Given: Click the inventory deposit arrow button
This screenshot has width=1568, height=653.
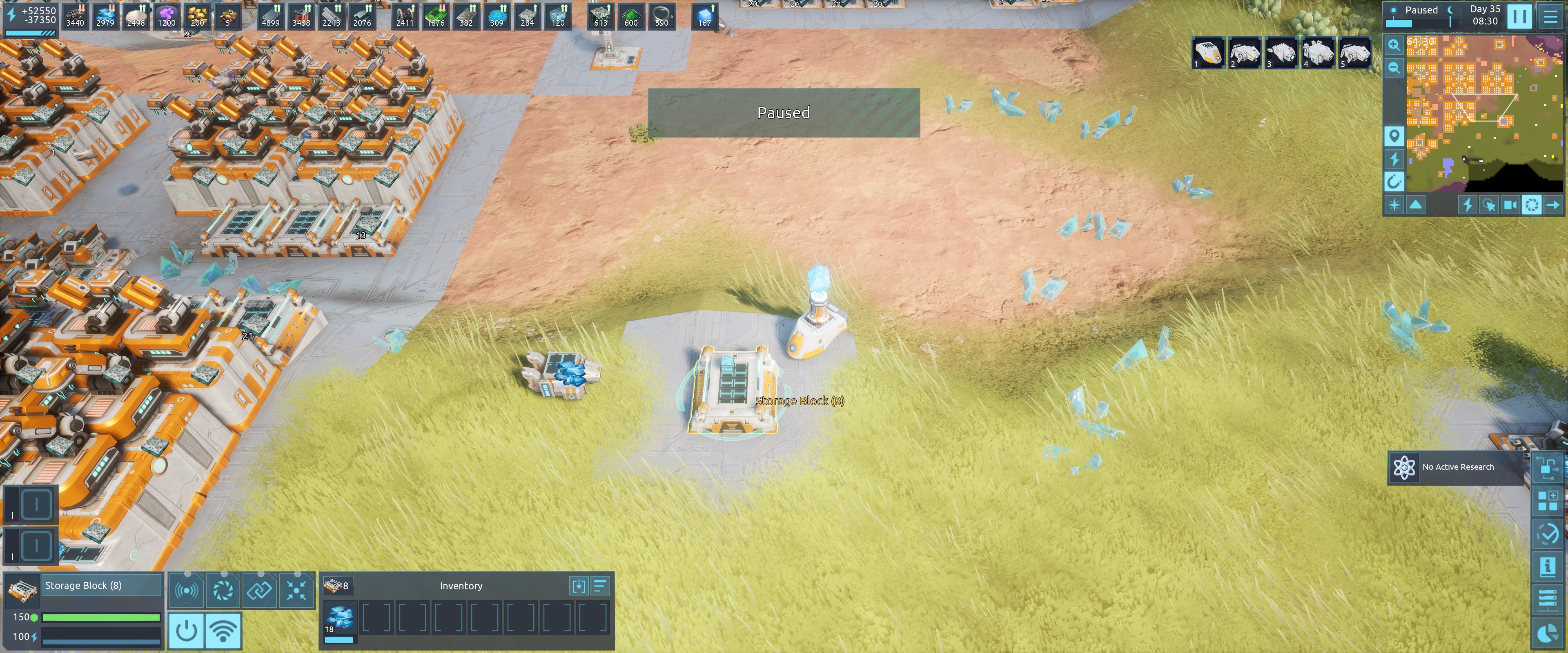Looking at the screenshot, I should [578, 586].
